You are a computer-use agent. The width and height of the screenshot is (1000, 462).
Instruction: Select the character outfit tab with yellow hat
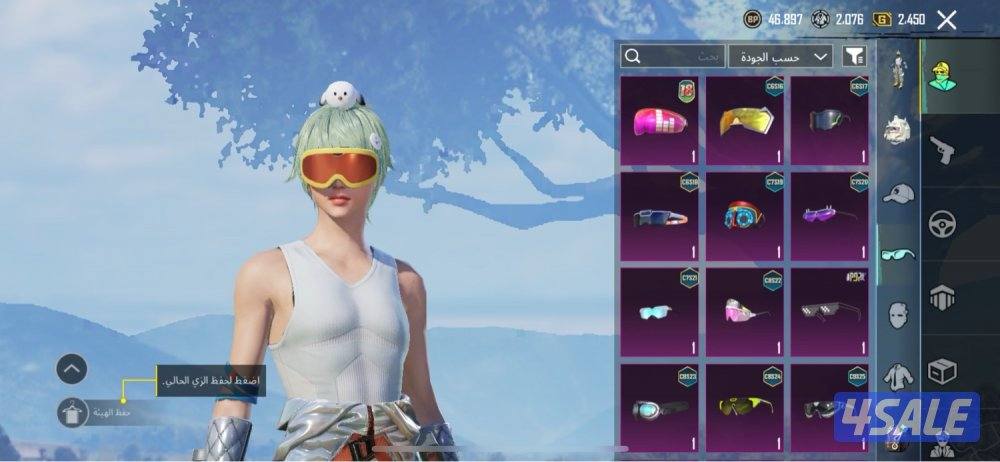[942, 75]
